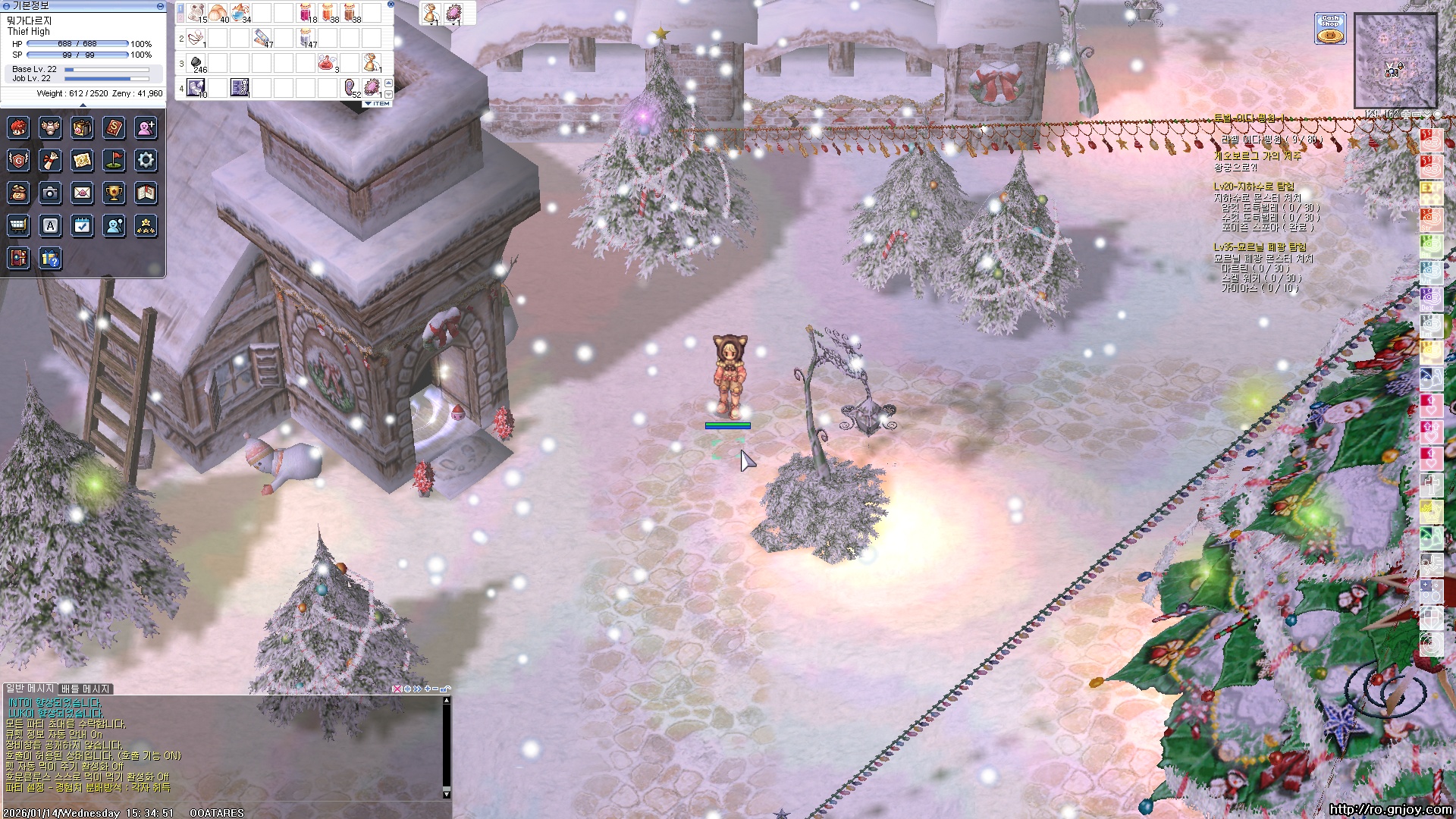The width and height of the screenshot is (1456, 819).
Task: Open the attendance calendar icon
Action: tap(82, 226)
